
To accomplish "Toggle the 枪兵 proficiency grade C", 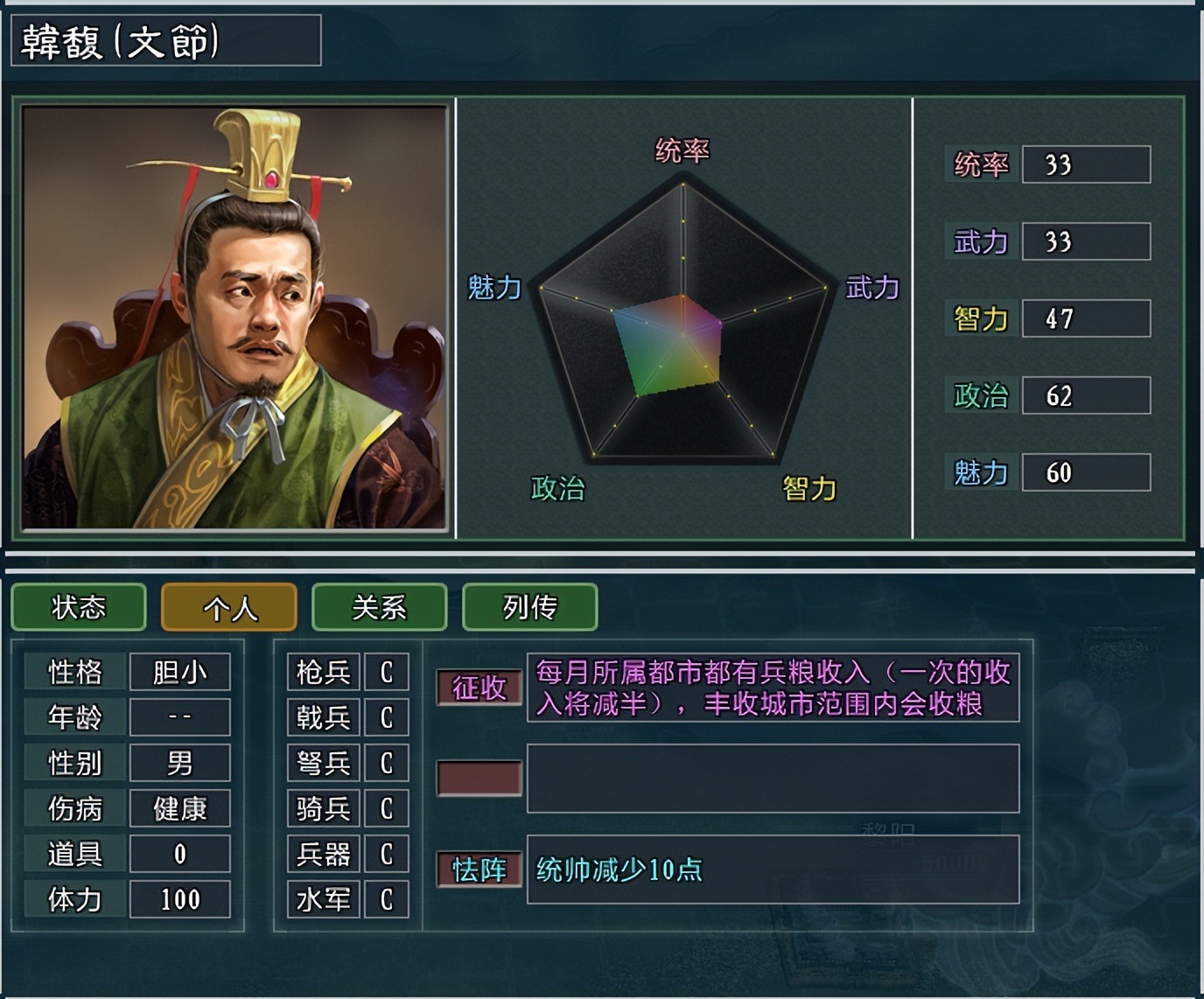I will (388, 672).
